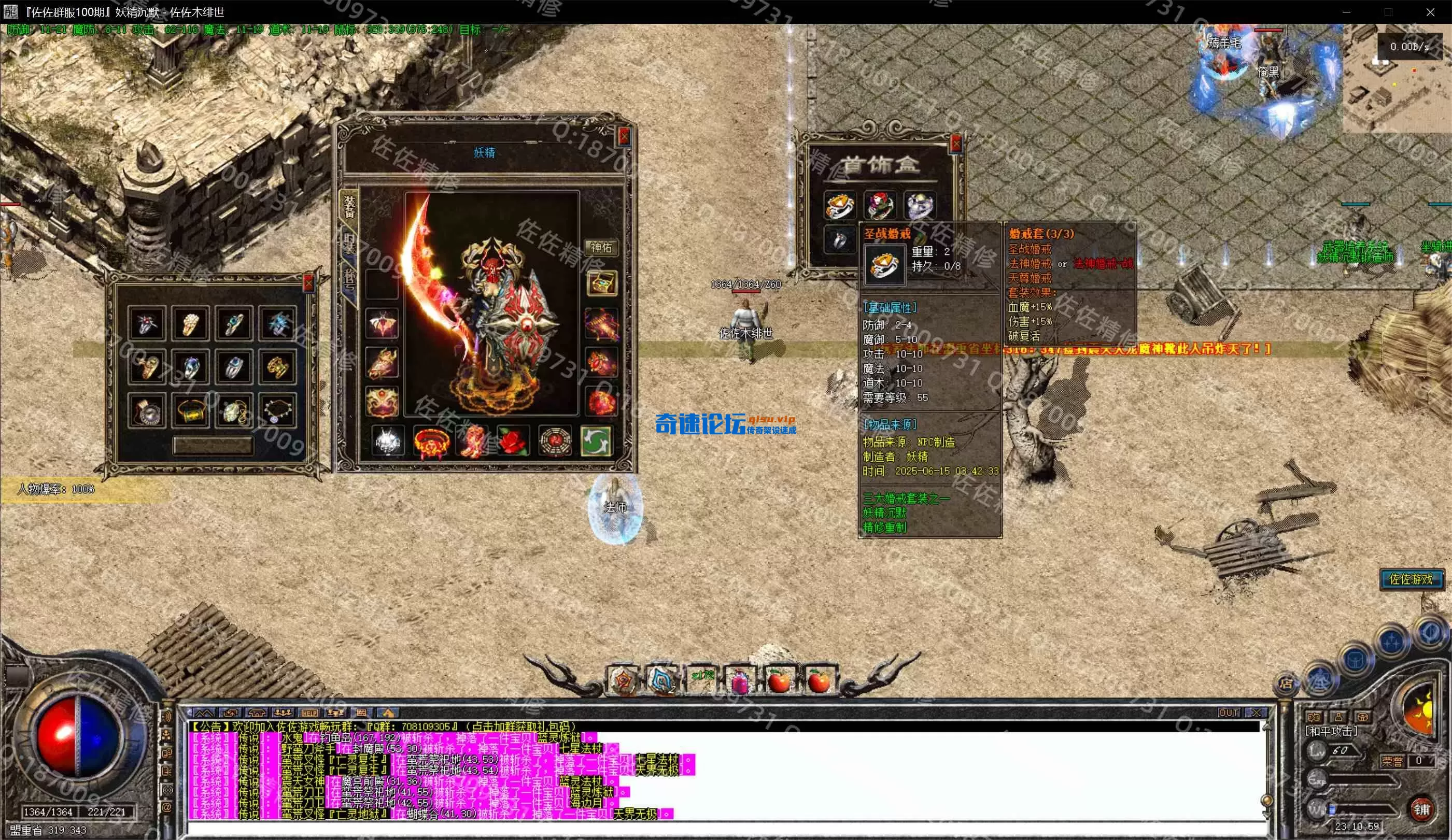The image size is (1452, 840).
Task: Open the 神佑 panel
Action: pyautogui.click(x=601, y=247)
